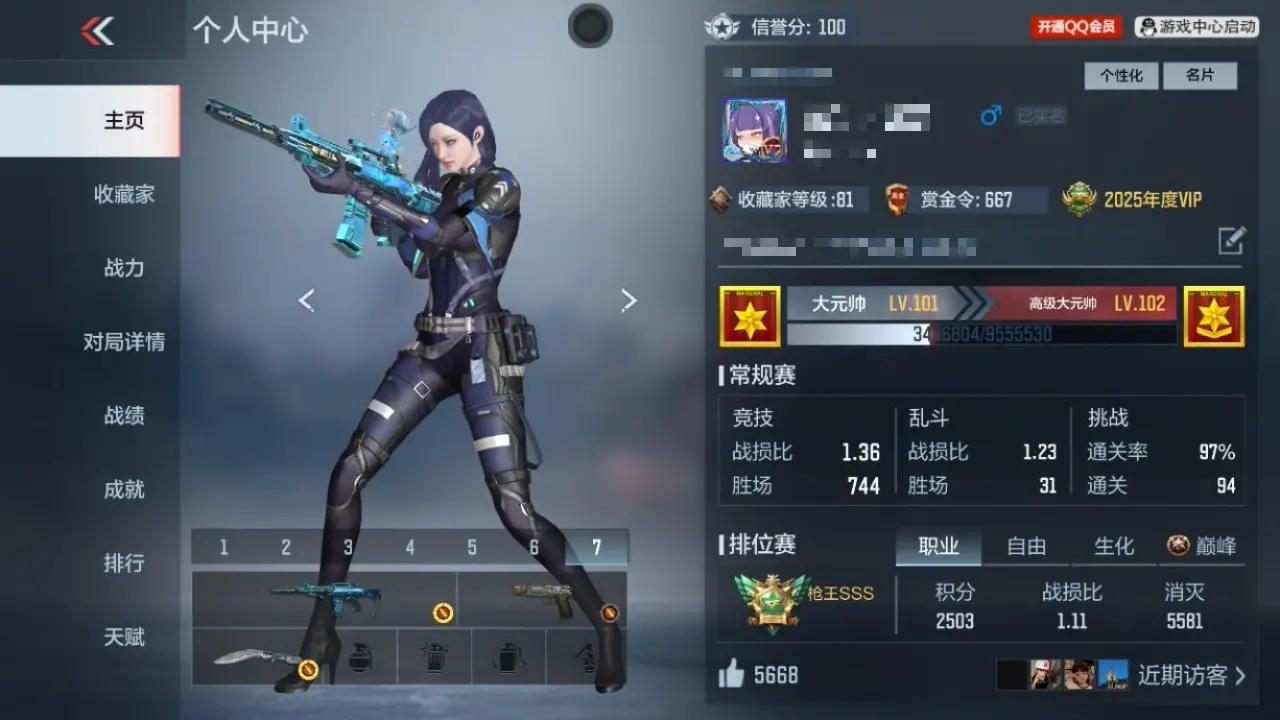The image size is (1280, 720).
Task: Open 近期访客 recent visitors list
Action: [x=1191, y=675]
